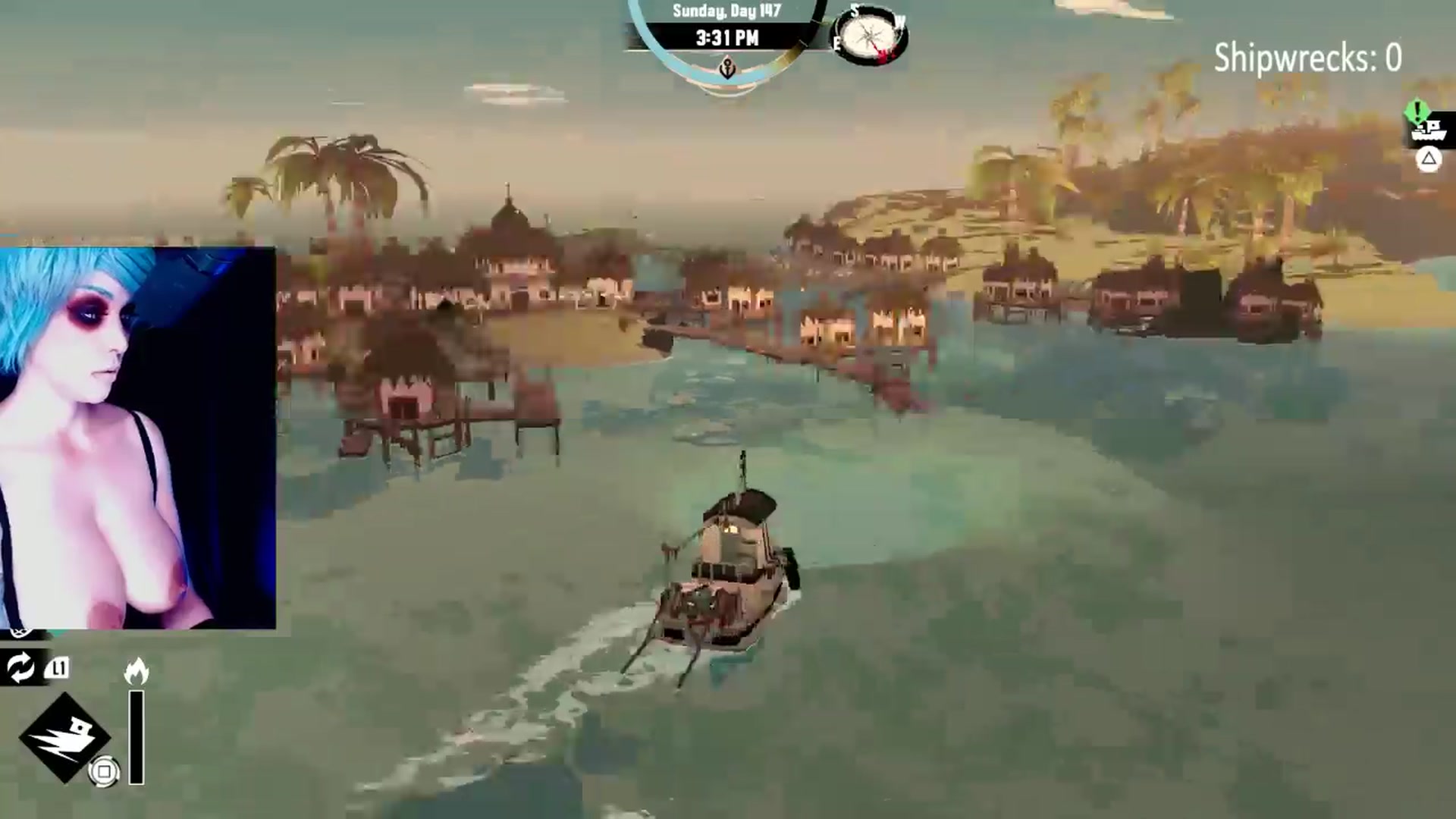The height and width of the screenshot is (819, 1456).
Task: Activate the haste ability diamond icon
Action: tap(64, 736)
